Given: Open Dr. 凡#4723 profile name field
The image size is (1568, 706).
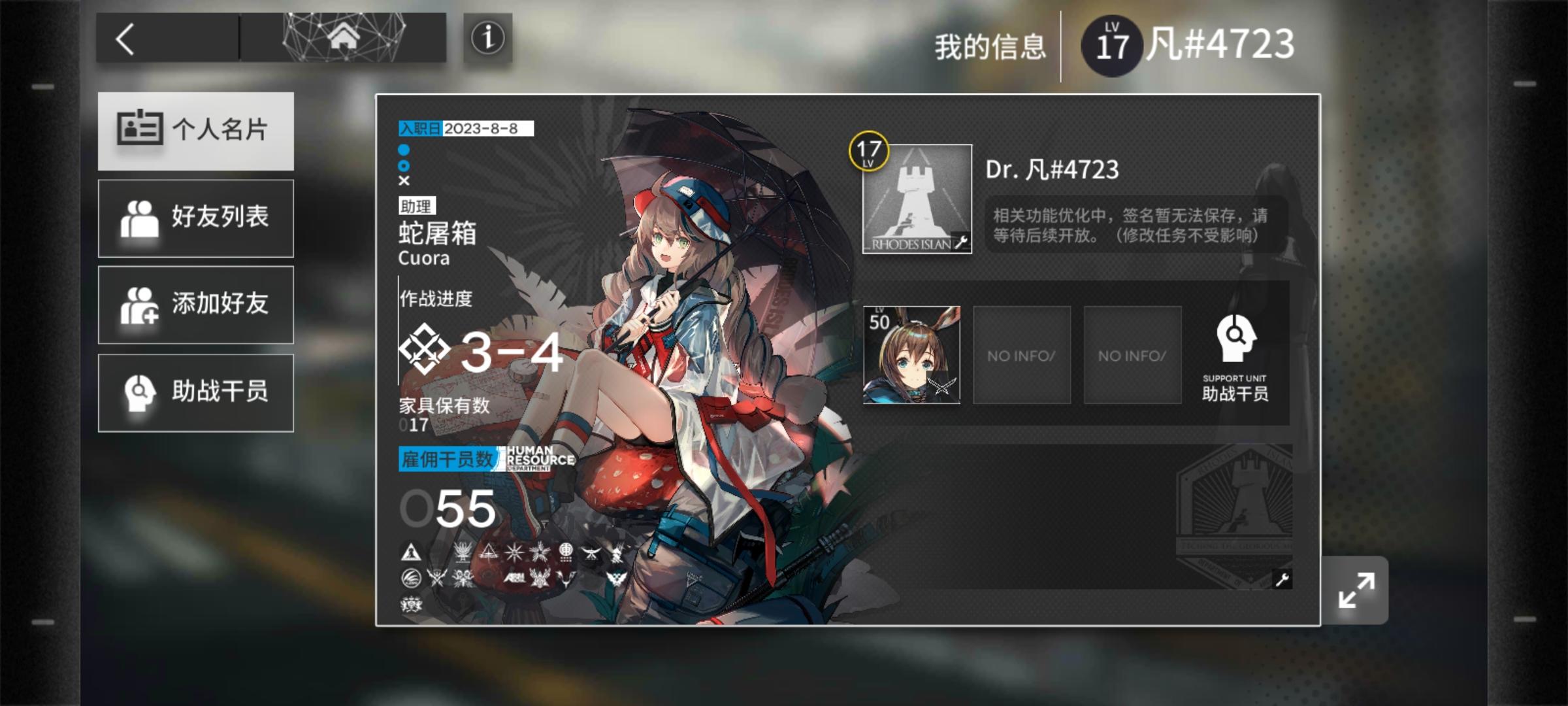Looking at the screenshot, I should point(1053,170).
